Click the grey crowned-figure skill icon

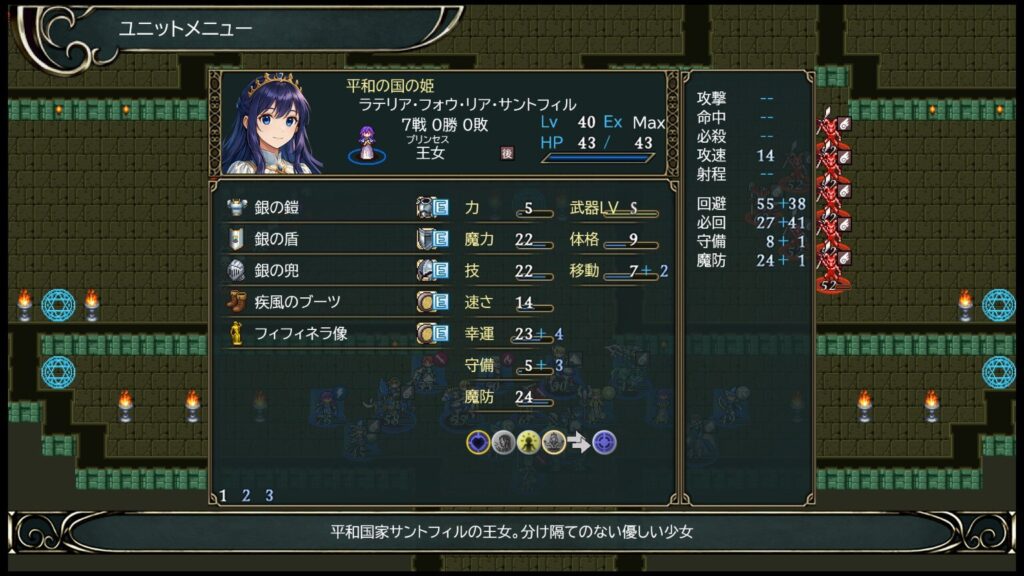553,442
